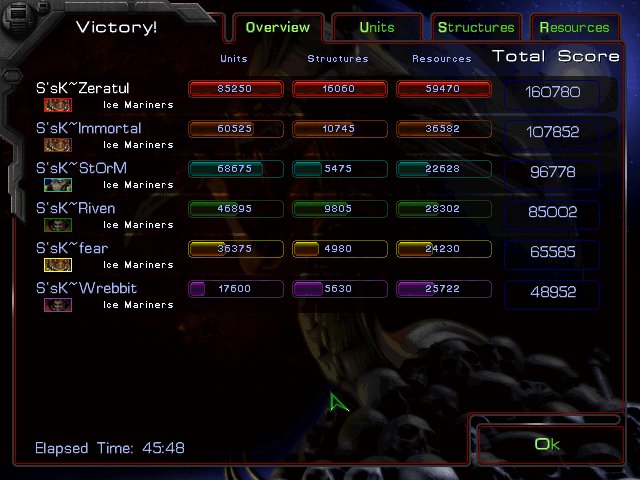Pick the S'sK~Riven player entry

pyautogui.click(x=76, y=209)
